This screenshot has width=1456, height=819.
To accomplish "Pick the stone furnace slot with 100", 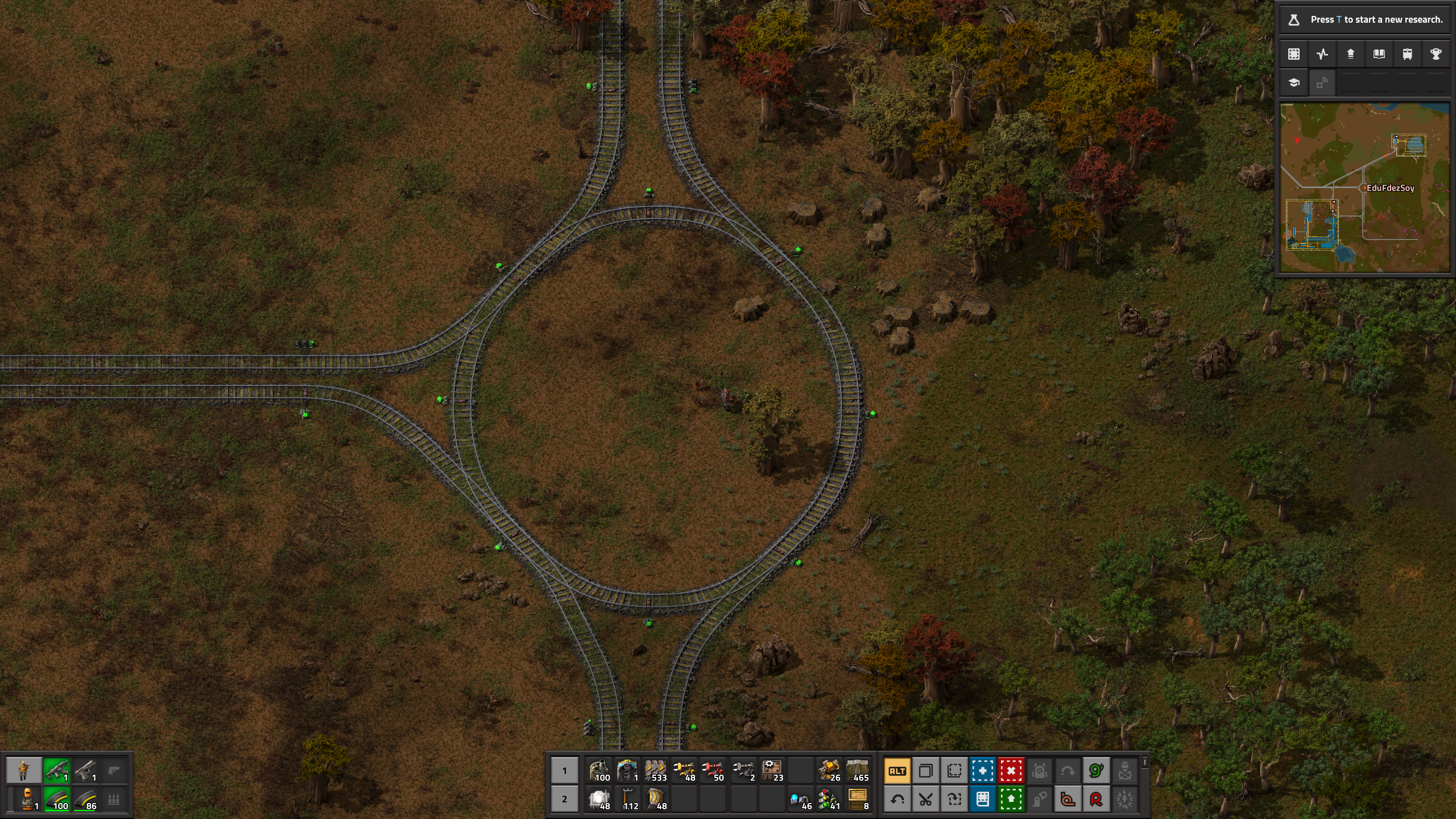I will [x=599, y=771].
